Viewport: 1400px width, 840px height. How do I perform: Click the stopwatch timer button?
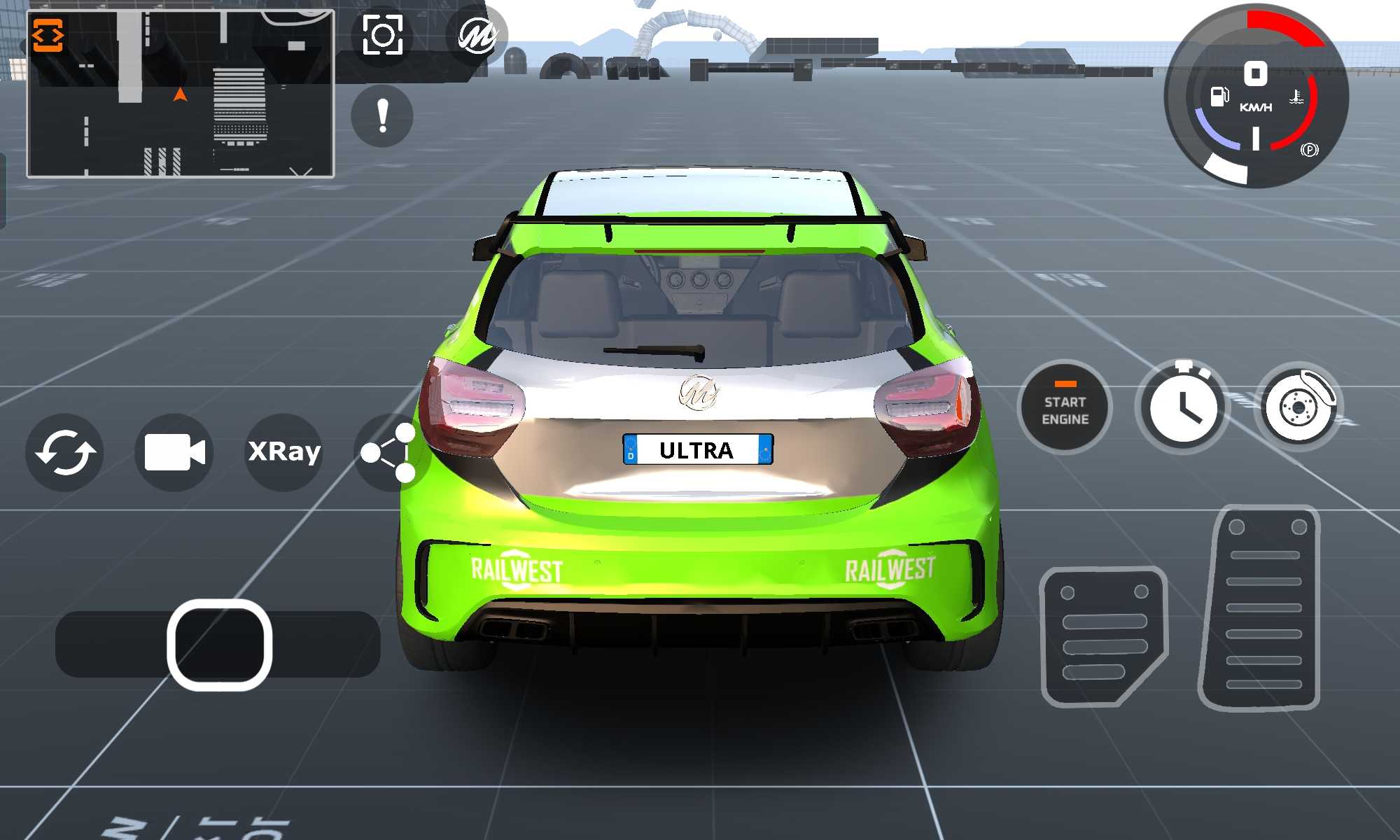coord(1182,407)
